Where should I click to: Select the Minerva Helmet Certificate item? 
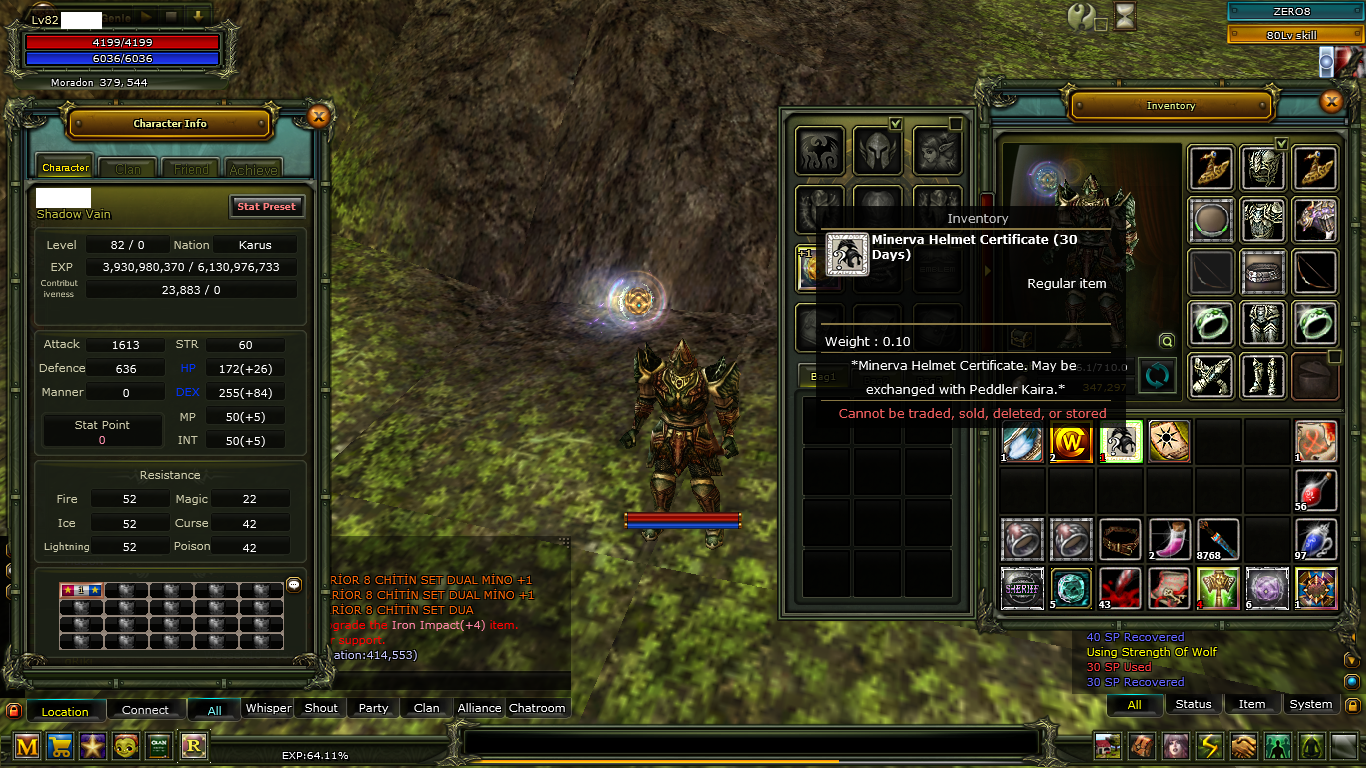pyautogui.click(x=1121, y=441)
